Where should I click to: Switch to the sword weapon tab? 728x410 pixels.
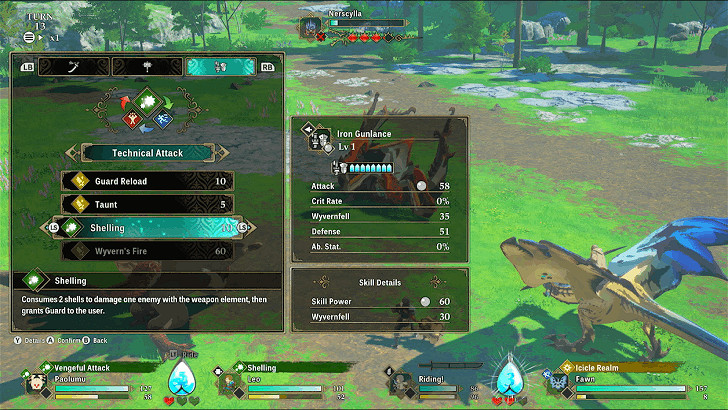pyautogui.click(x=73, y=67)
